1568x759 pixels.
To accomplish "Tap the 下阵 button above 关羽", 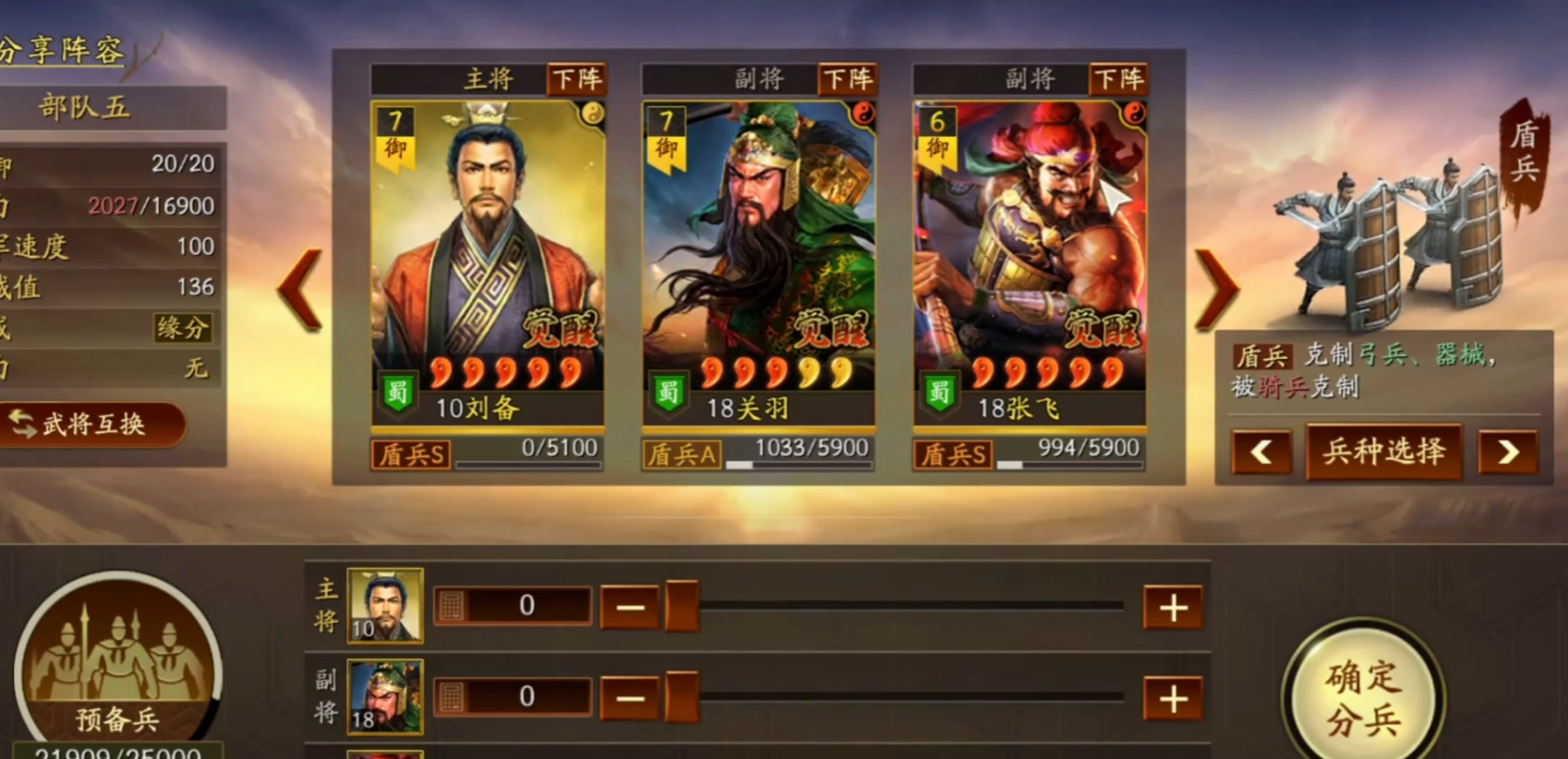I will pyautogui.click(x=847, y=79).
